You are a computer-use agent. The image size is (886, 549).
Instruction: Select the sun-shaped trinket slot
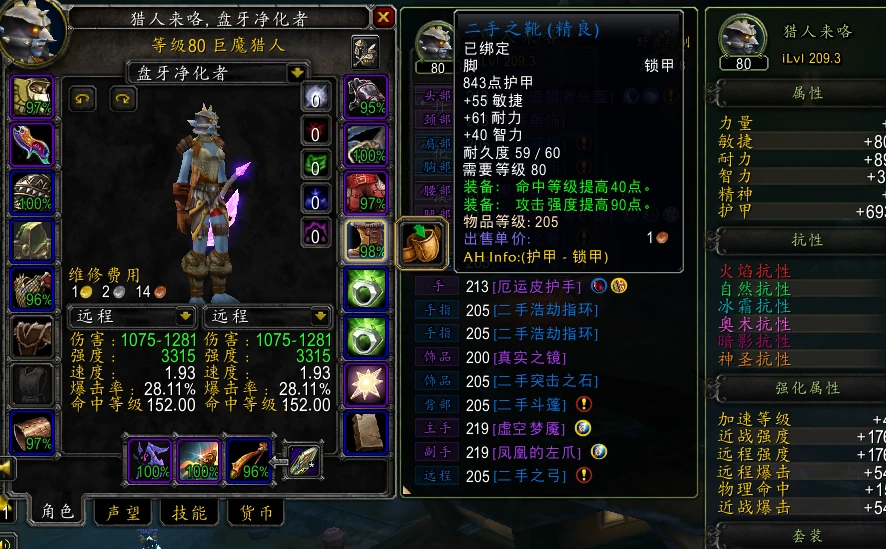(x=366, y=384)
